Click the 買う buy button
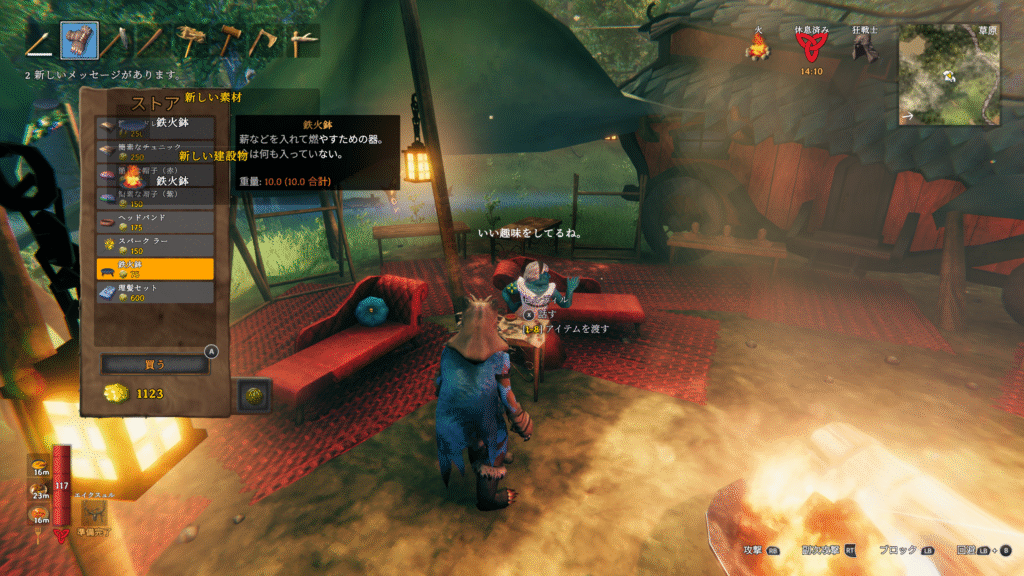The image size is (1024, 576). (155, 364)
